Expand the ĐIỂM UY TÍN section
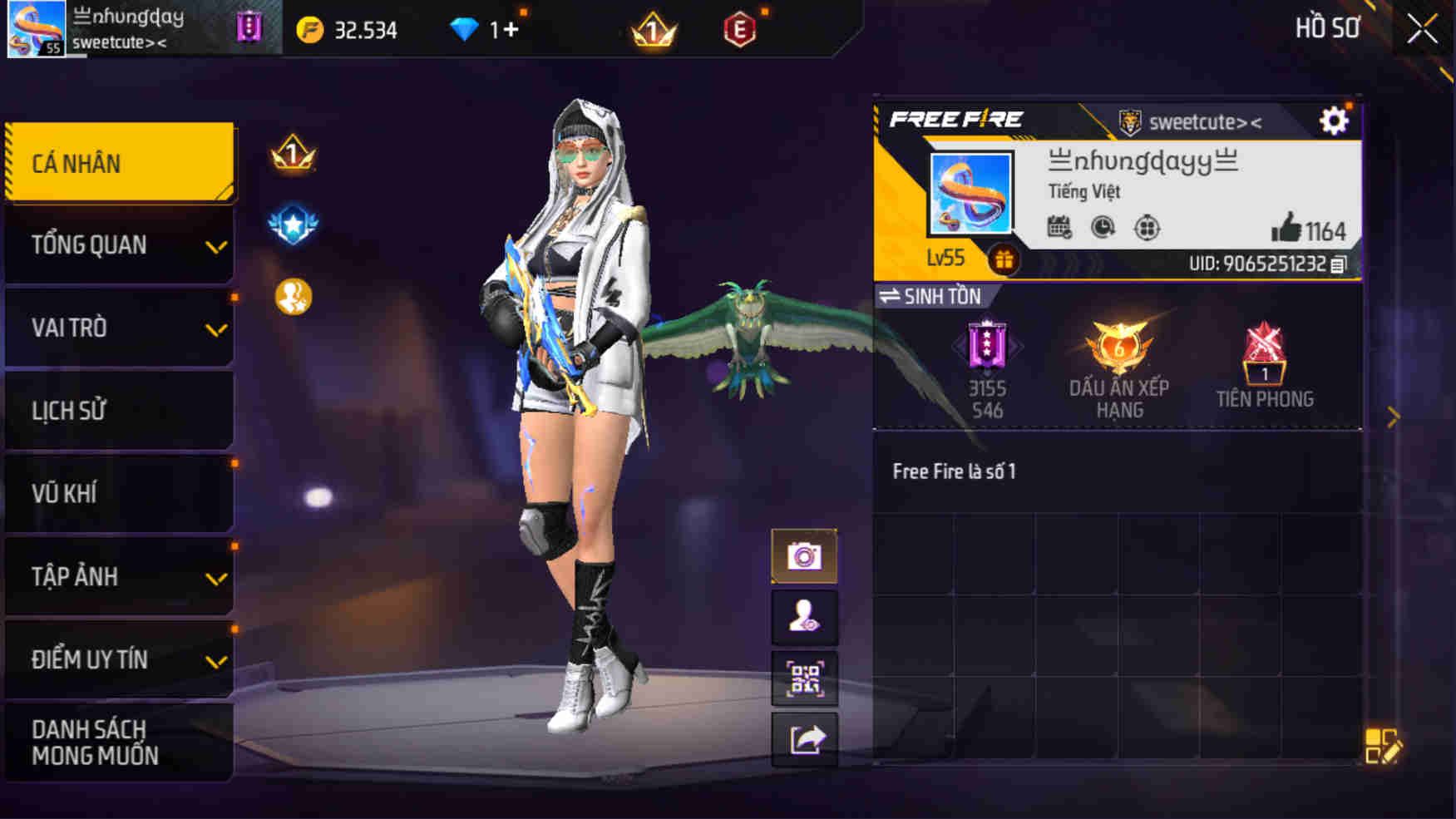 tap(118, 659)
